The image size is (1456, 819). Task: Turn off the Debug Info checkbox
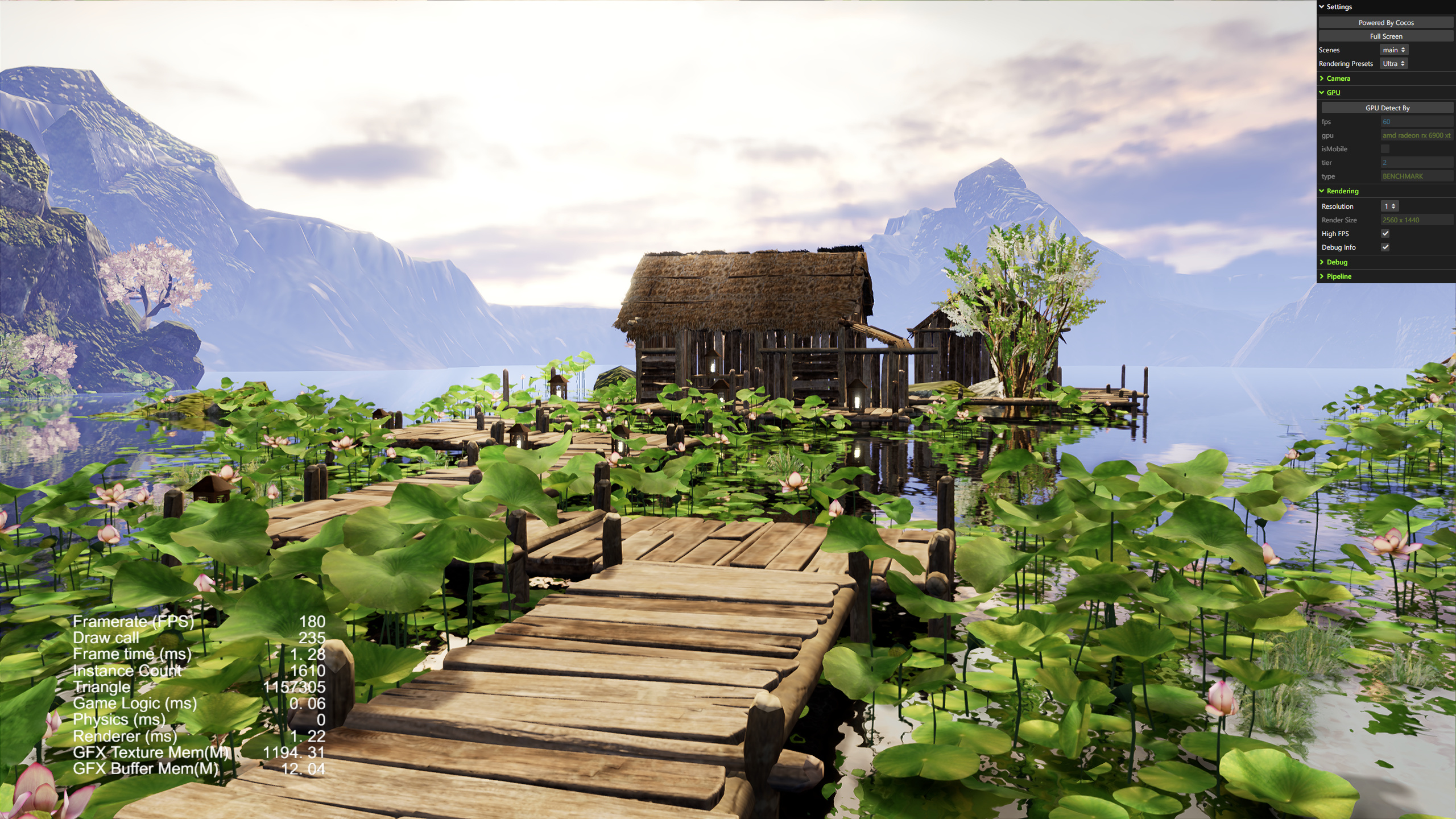1385,247
